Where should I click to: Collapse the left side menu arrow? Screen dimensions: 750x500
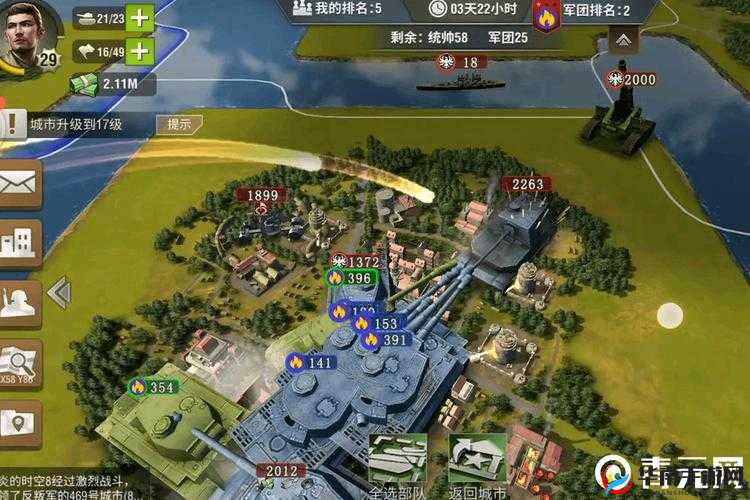[x=59, y=293]
